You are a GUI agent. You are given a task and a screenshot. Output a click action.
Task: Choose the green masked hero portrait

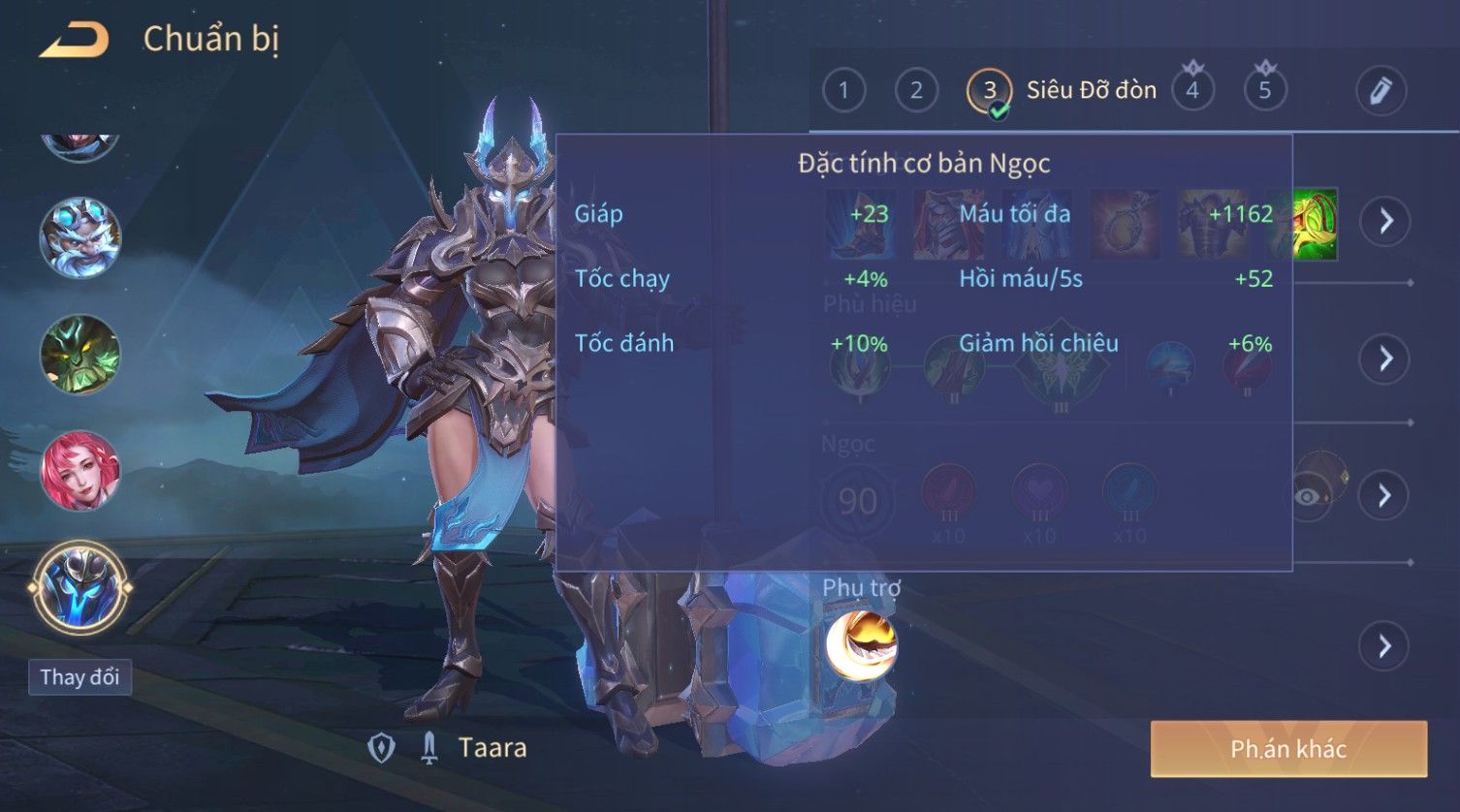[79, 355]
